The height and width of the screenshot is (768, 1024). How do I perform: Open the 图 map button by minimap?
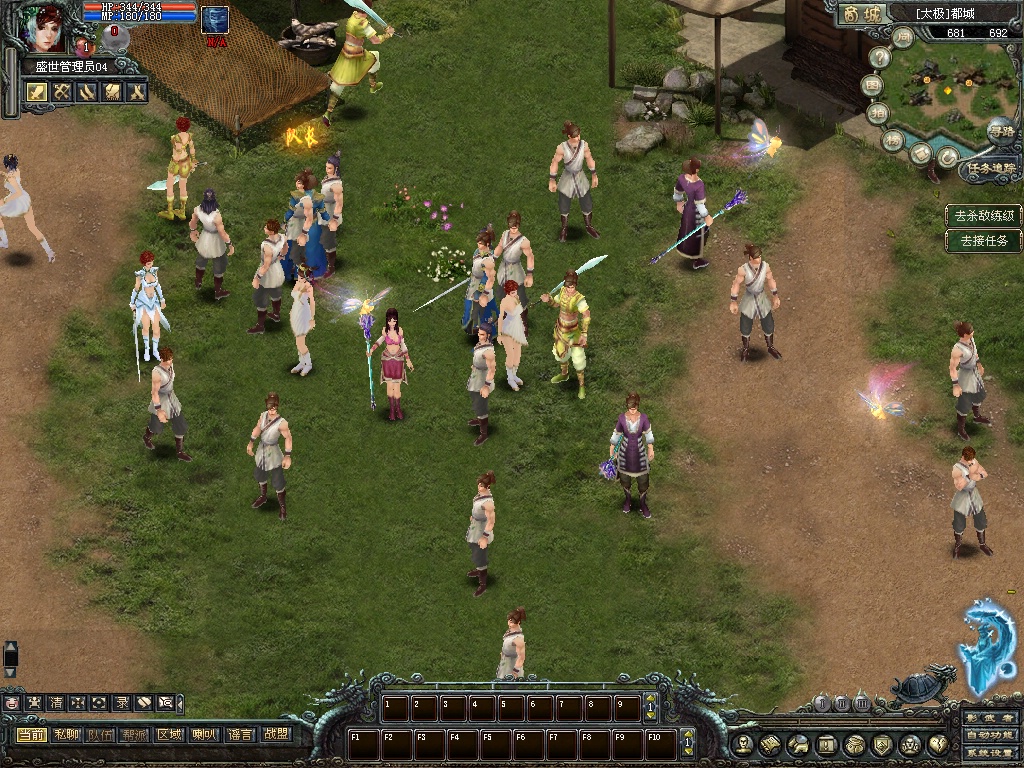[x=873, y=86]
